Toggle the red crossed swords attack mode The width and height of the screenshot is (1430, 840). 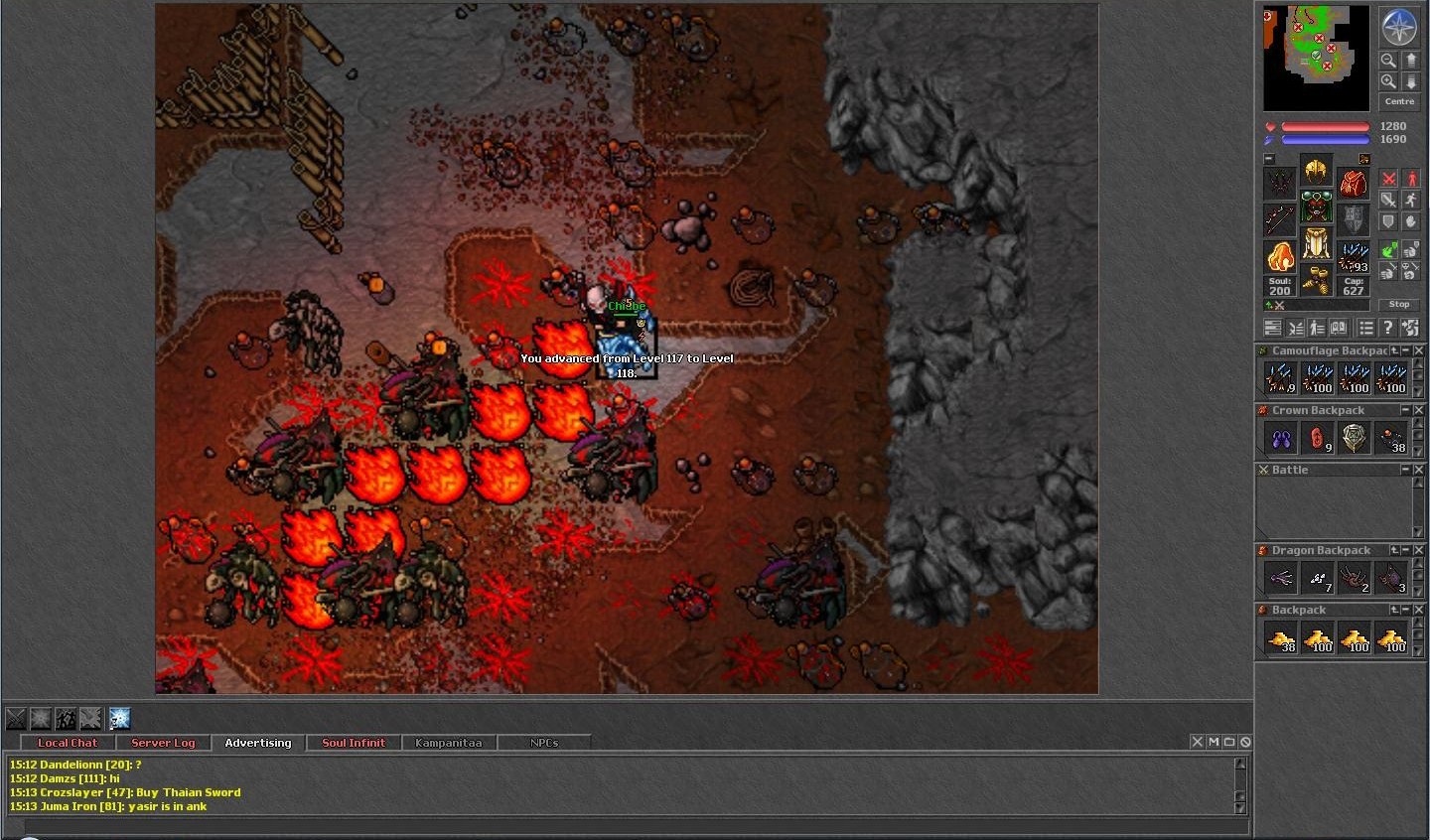coord(1389,179)
